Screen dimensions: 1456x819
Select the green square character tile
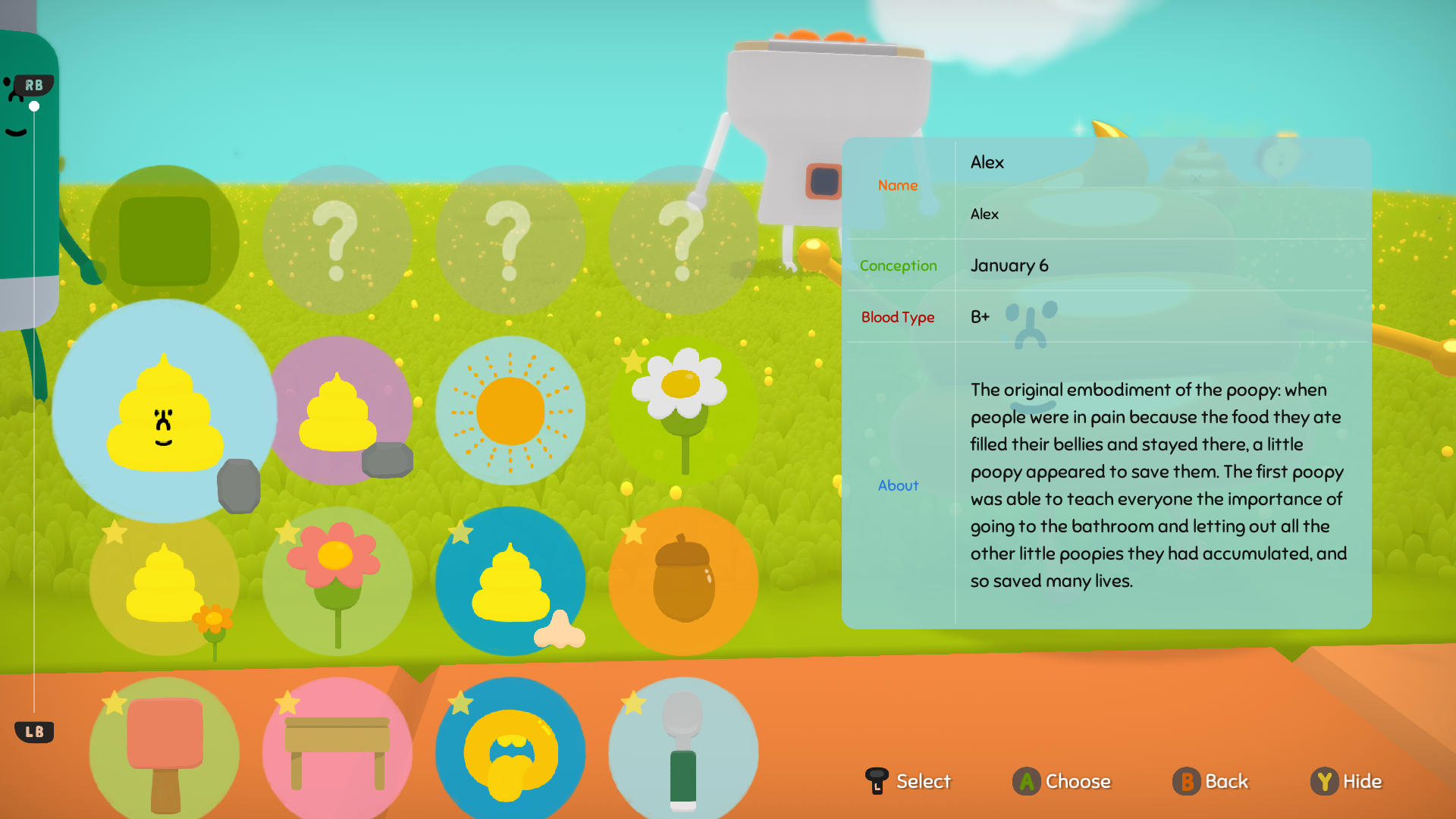[165, 240]
